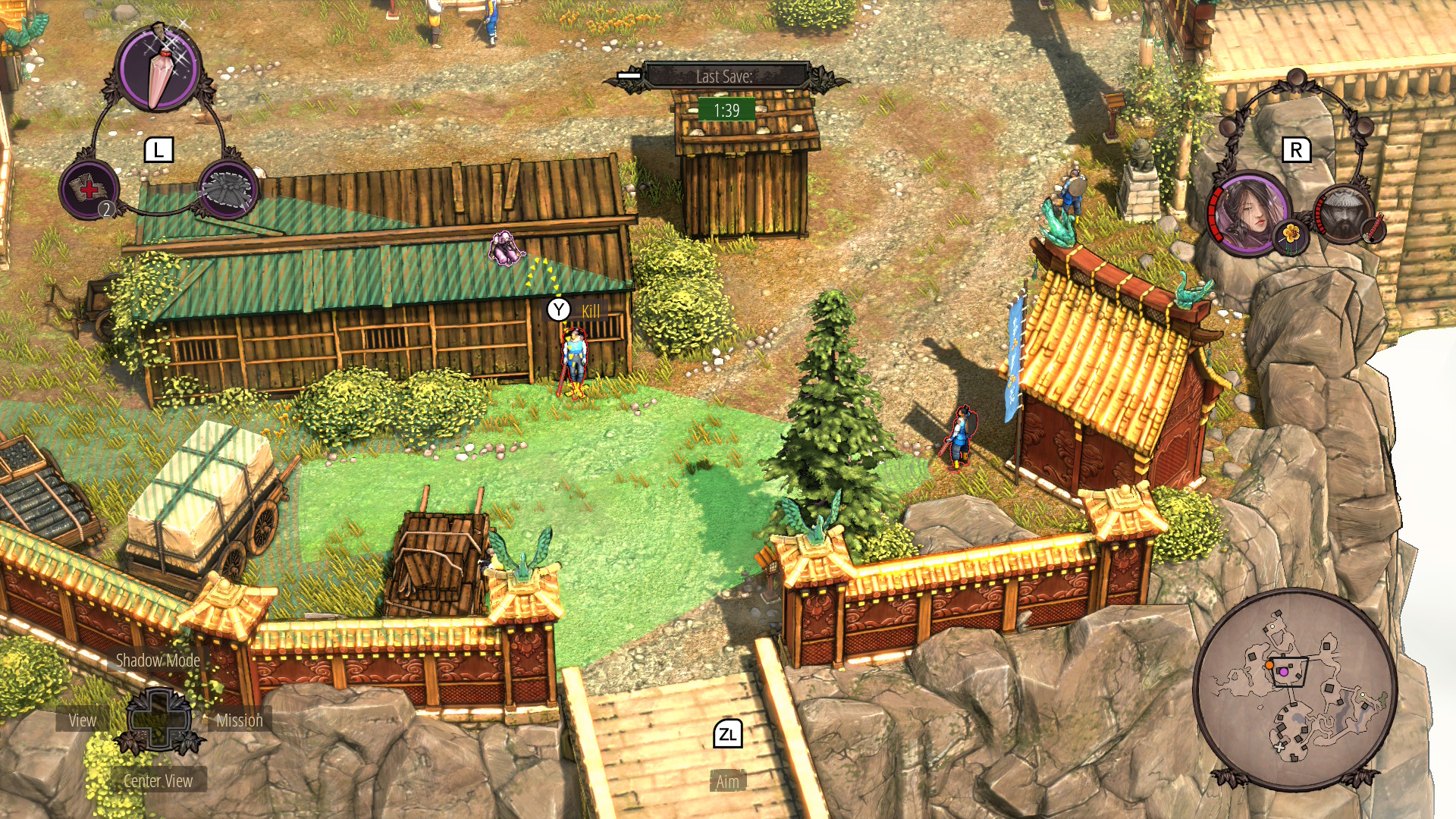This screenshot has height=819, width=1456.
Task: Use the medkit bandage item
Action: [89, 190]
